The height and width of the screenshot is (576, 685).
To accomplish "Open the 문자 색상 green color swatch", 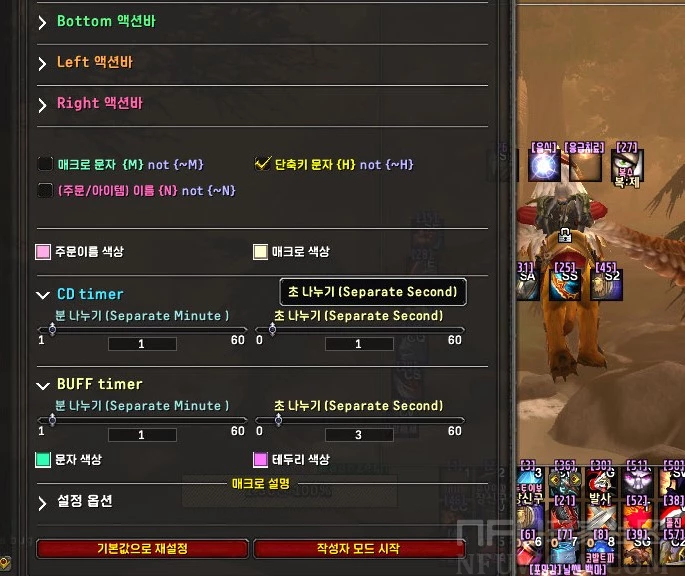I will (x=44, y=460).
